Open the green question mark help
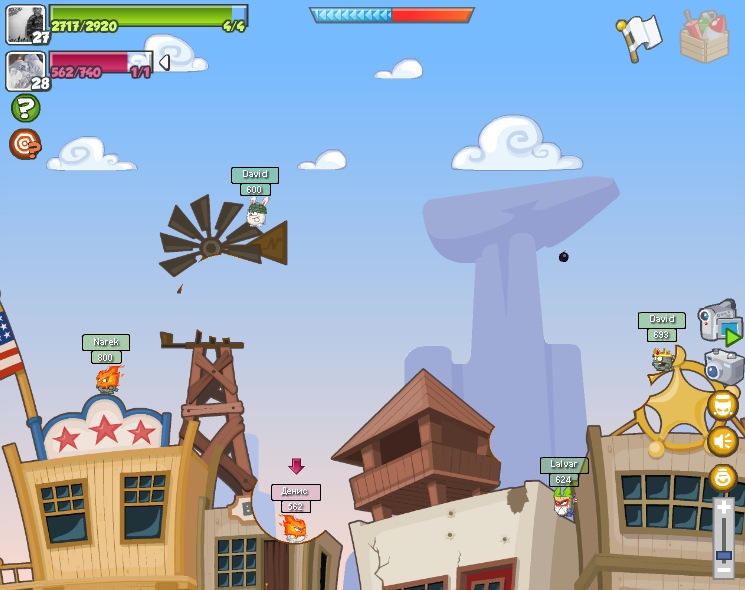The image size is (745, 590). (25, 108)
